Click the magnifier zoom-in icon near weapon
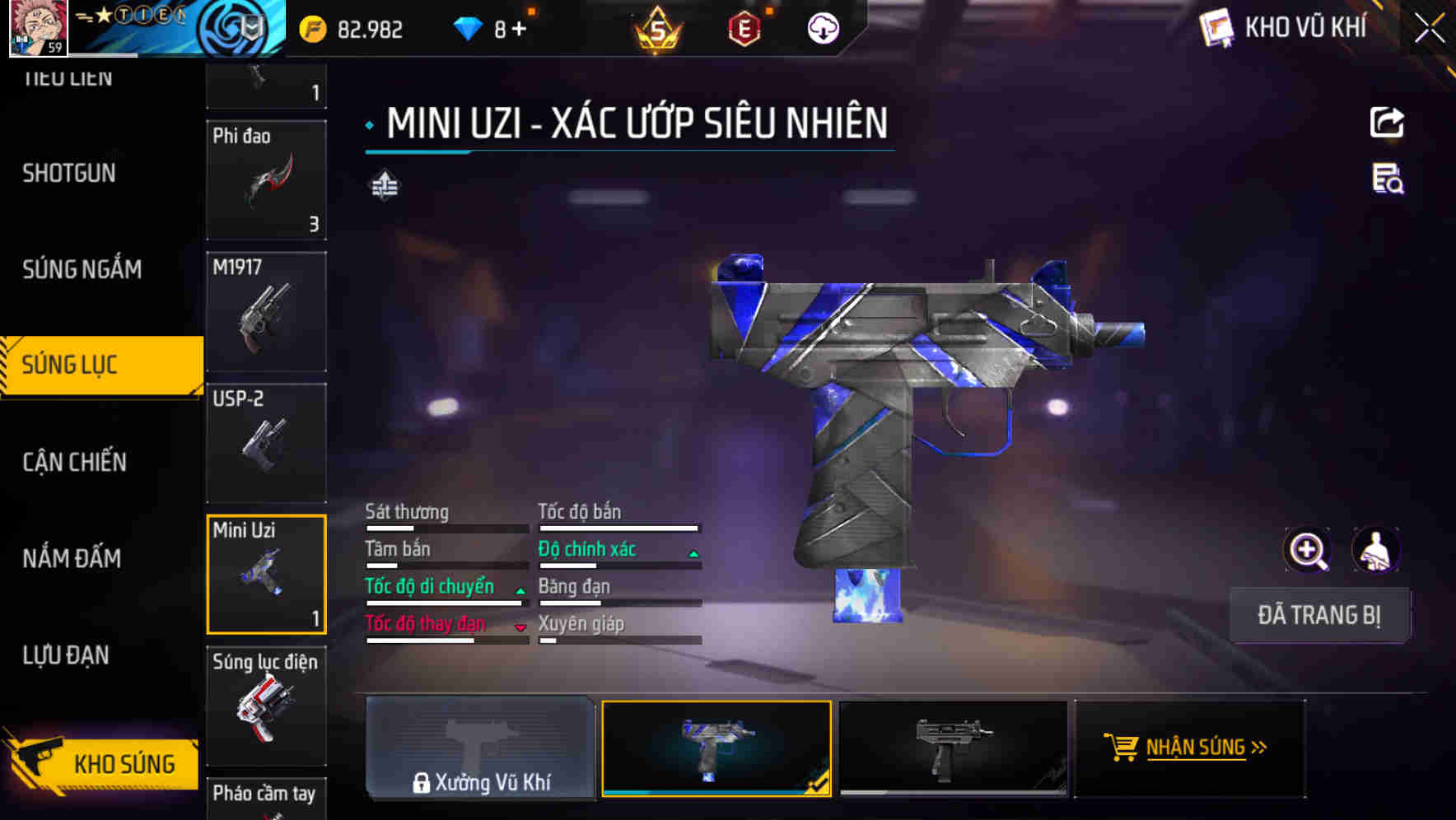1456x820 pixels. 1308,550
